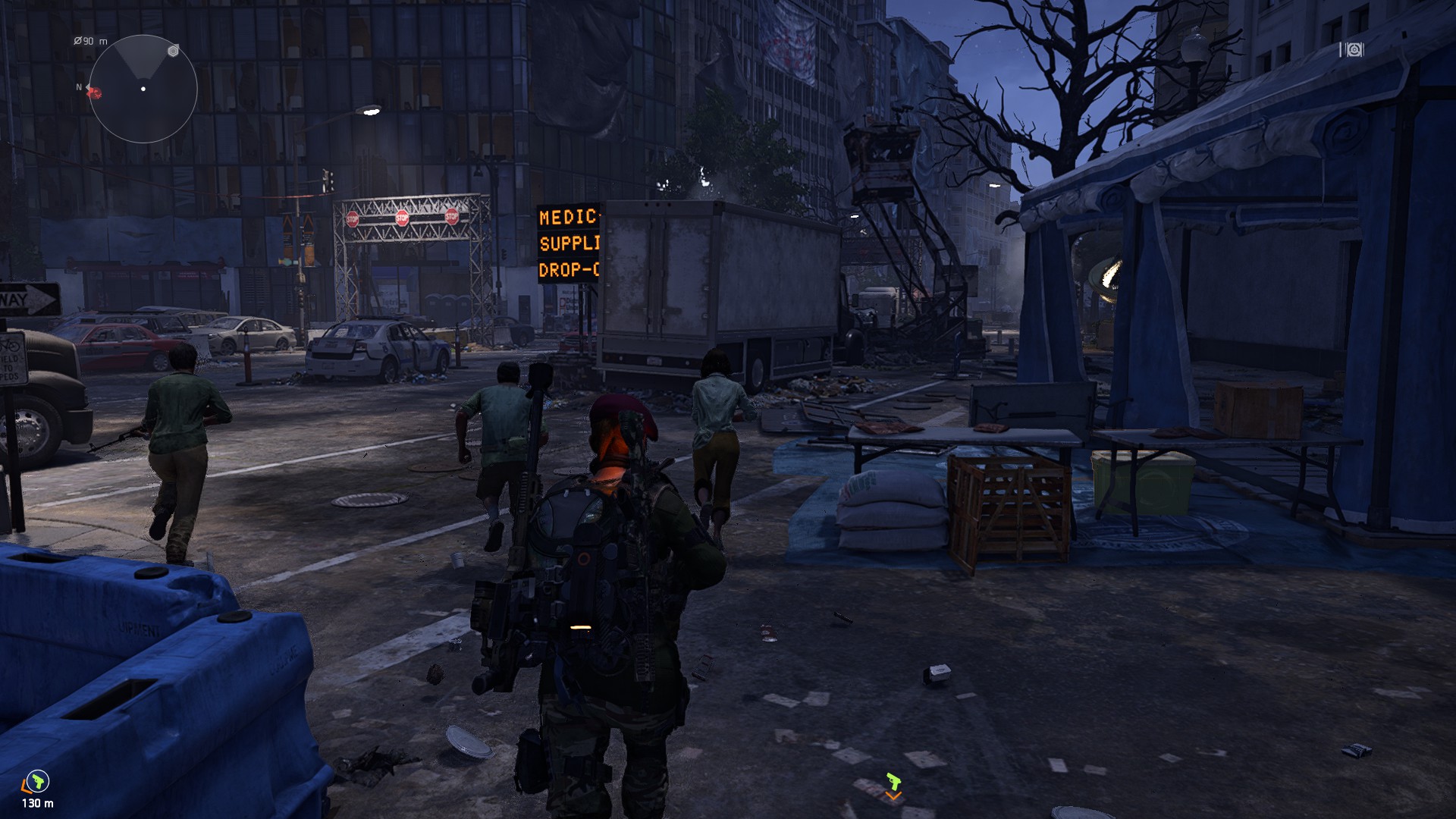This screenshot has width=1456, height=819.
Task: Select the YIELD TO PEDS sign far left
Action: click(10, 358)
